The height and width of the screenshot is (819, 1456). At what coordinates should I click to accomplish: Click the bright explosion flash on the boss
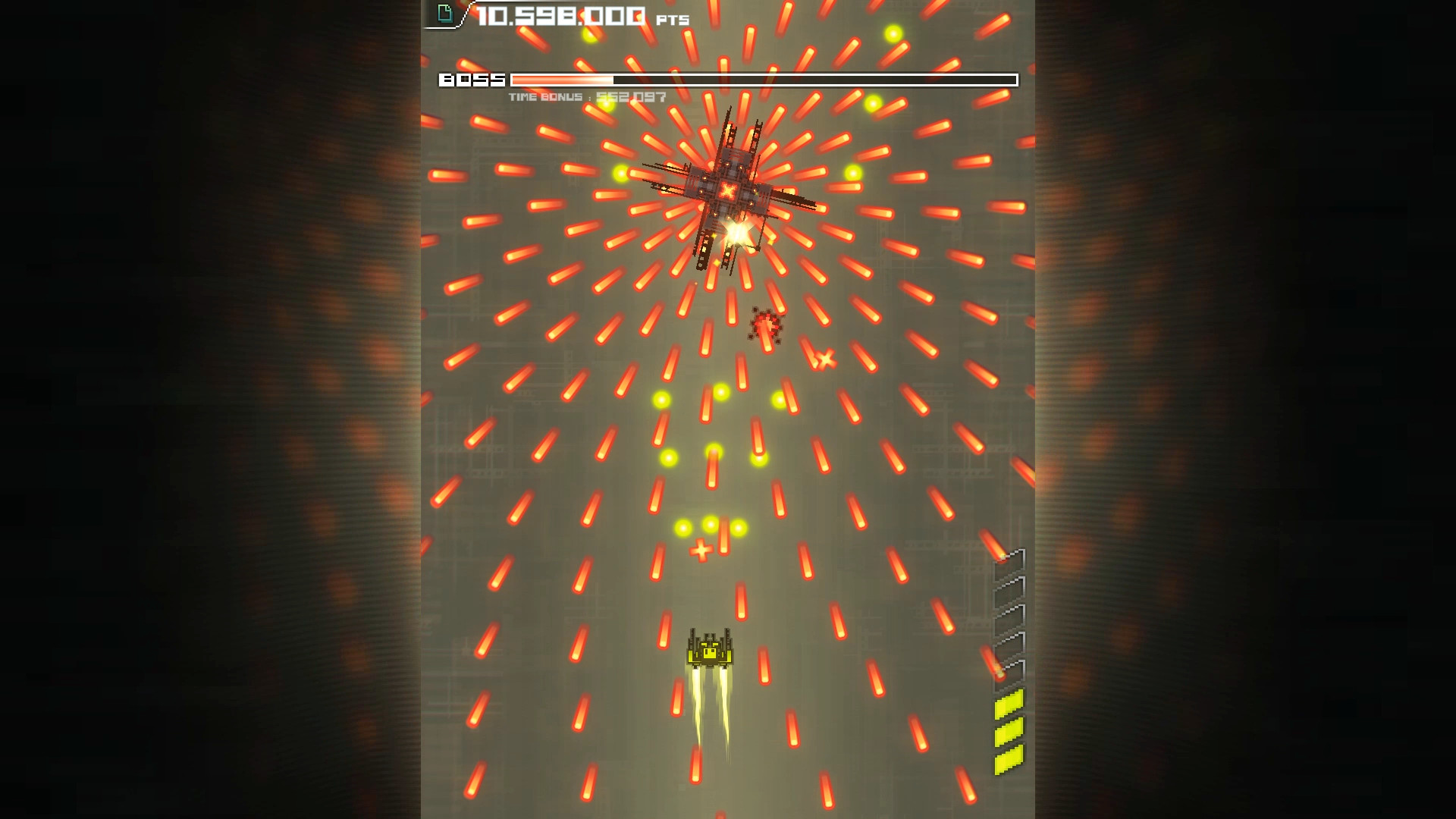pyautogui.click(x=736, y=234)
